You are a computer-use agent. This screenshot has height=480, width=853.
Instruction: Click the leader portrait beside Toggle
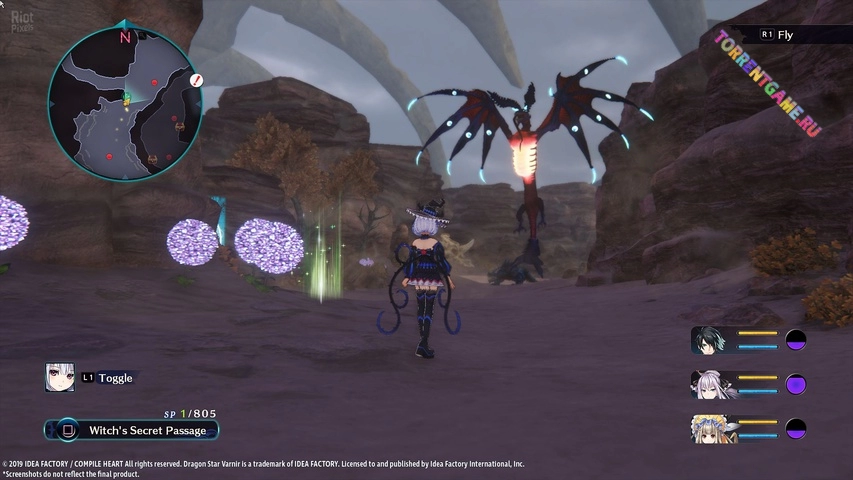[x=59, y=377]
